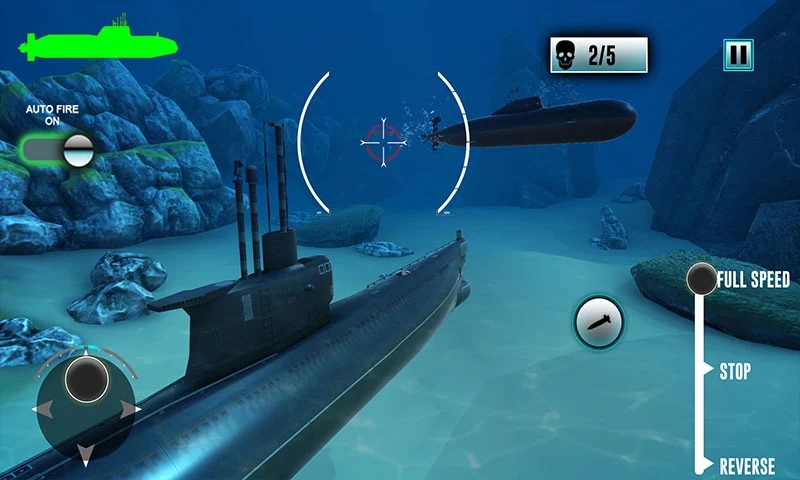Tap the steering joystick knob

[86, 379]
